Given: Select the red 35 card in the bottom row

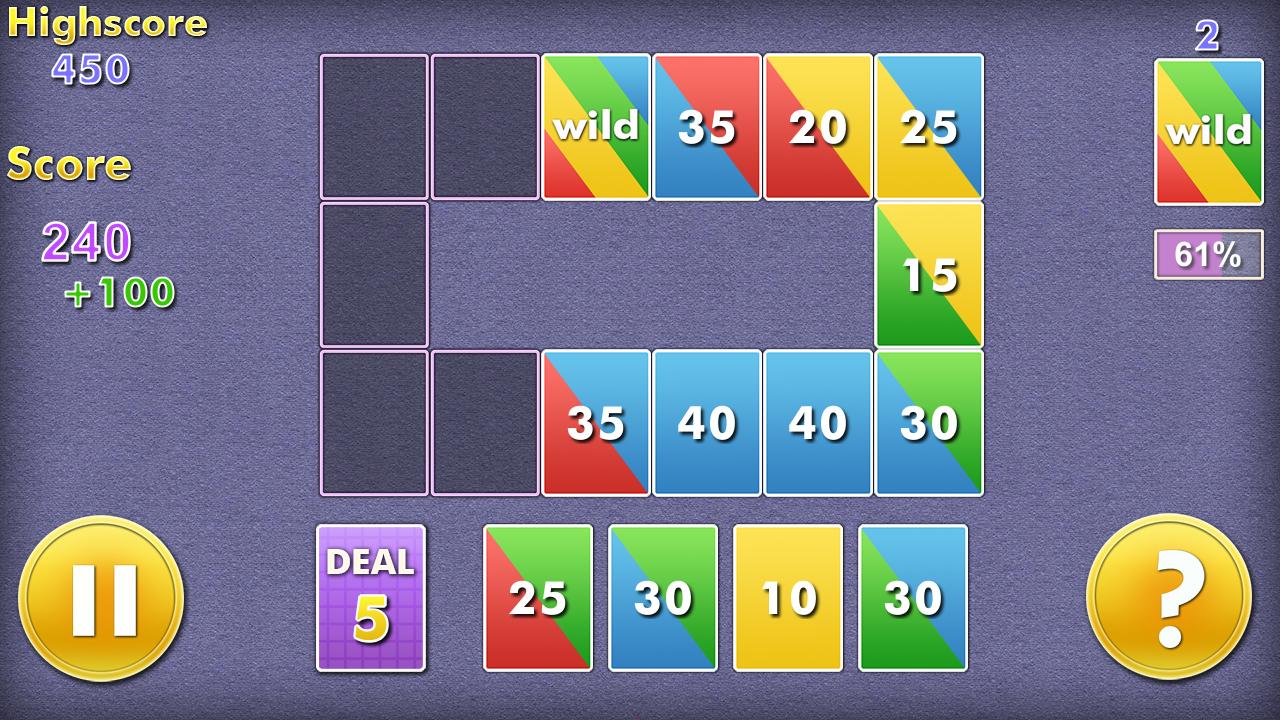Looking at the screenshot, I should (x=596, y=423).
